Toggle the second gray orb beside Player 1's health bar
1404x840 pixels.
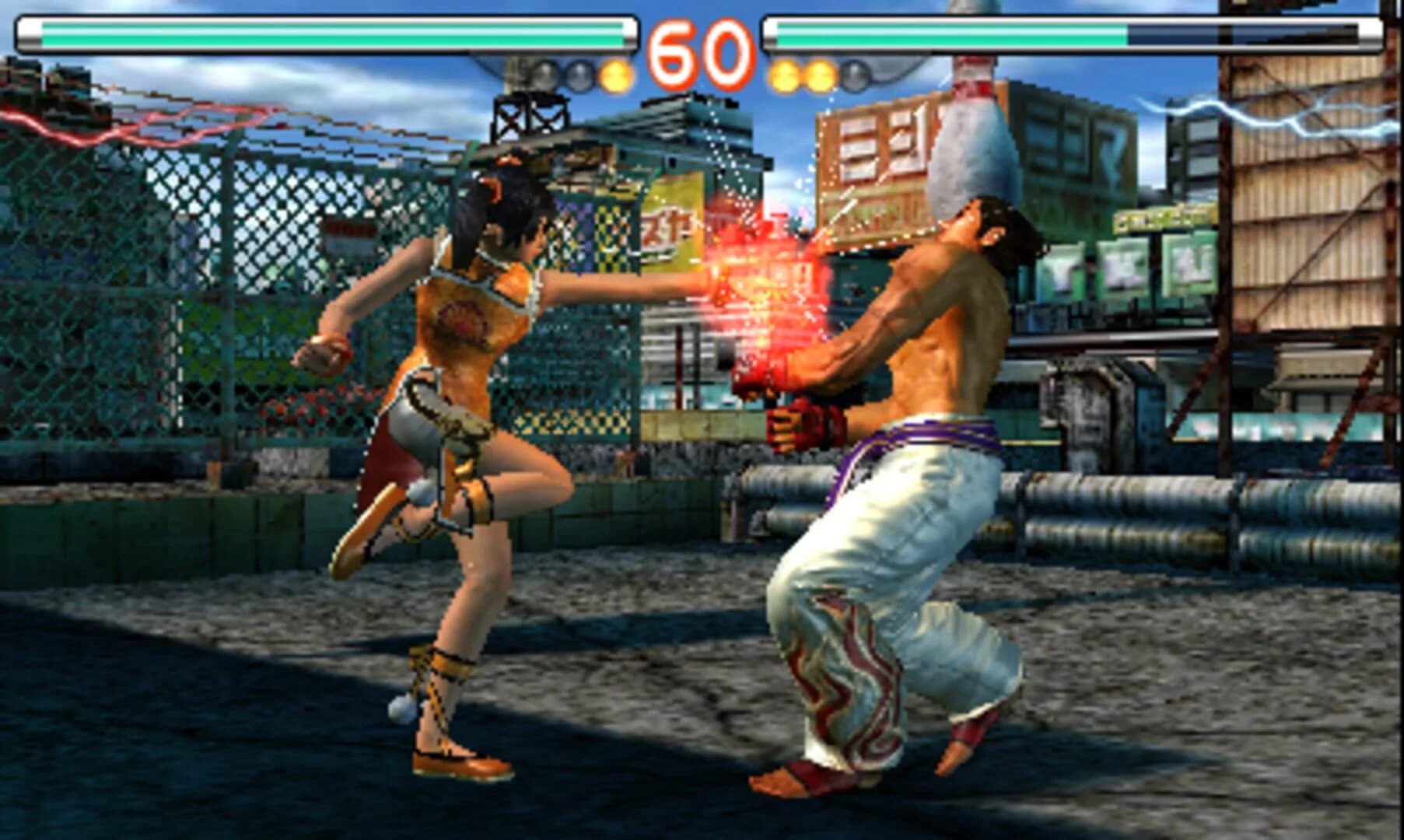579,75
